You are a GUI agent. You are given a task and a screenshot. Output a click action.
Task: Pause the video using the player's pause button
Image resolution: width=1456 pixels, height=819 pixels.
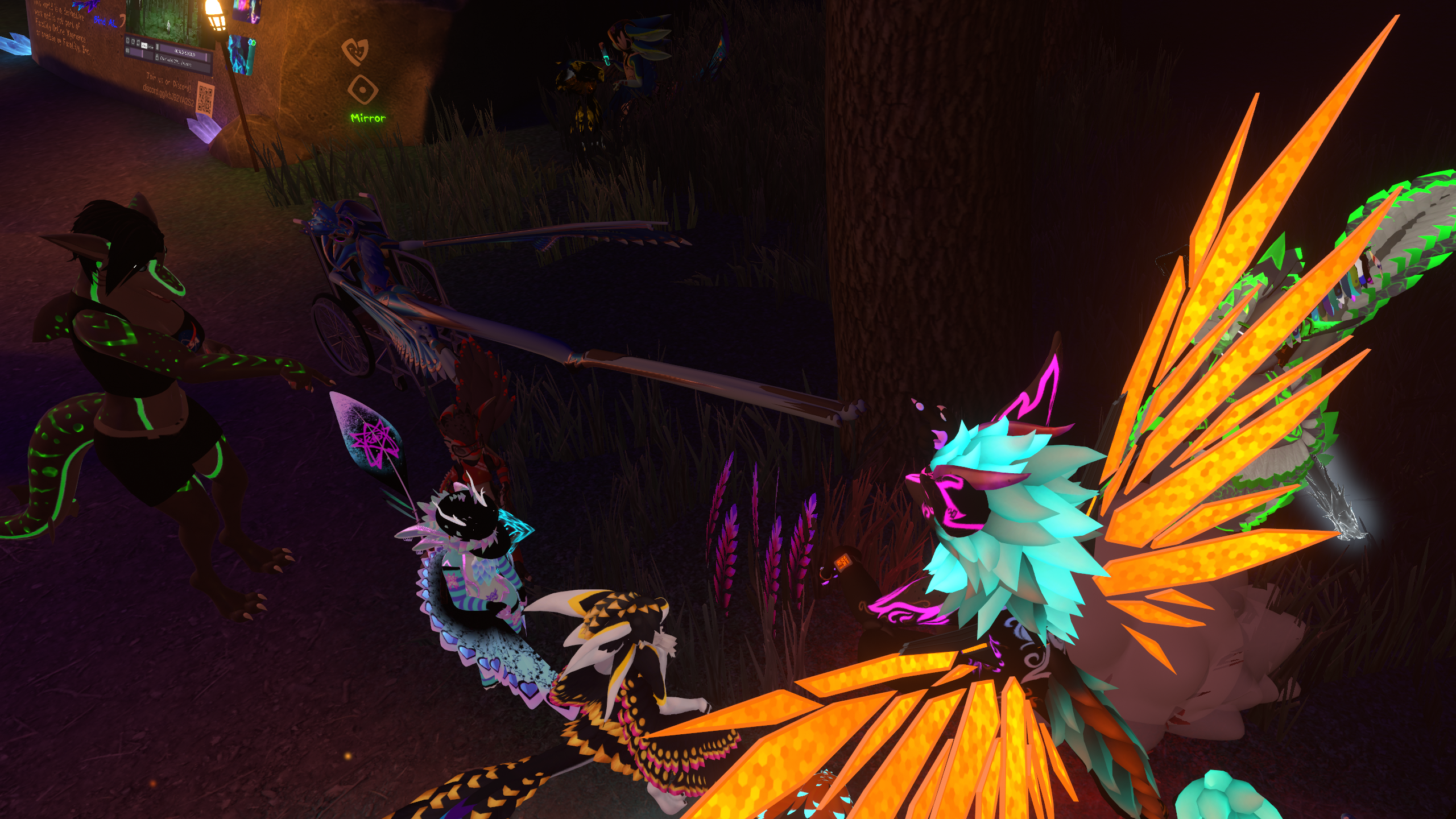157,47
